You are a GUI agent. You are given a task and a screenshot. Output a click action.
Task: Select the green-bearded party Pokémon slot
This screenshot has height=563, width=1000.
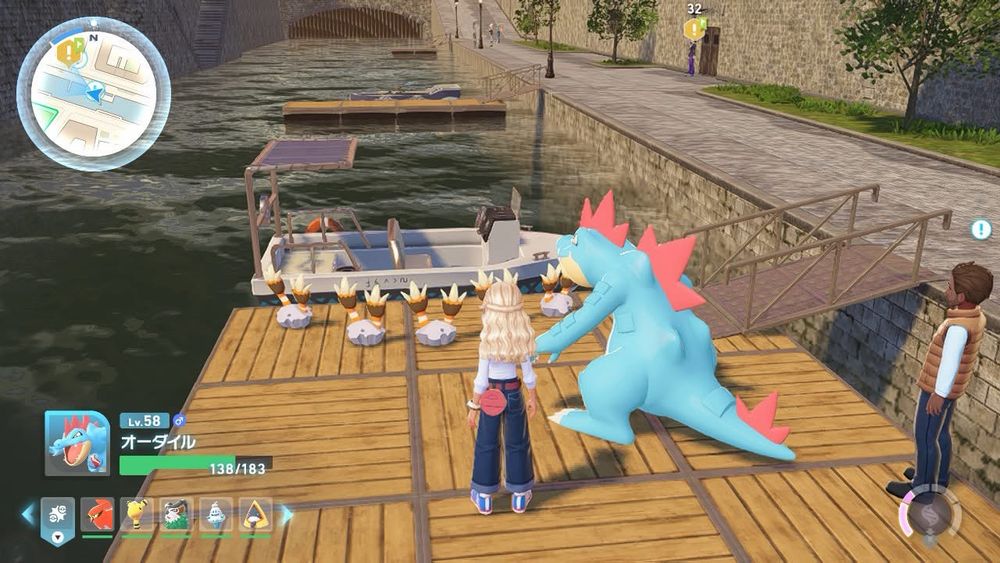[176, 514]
